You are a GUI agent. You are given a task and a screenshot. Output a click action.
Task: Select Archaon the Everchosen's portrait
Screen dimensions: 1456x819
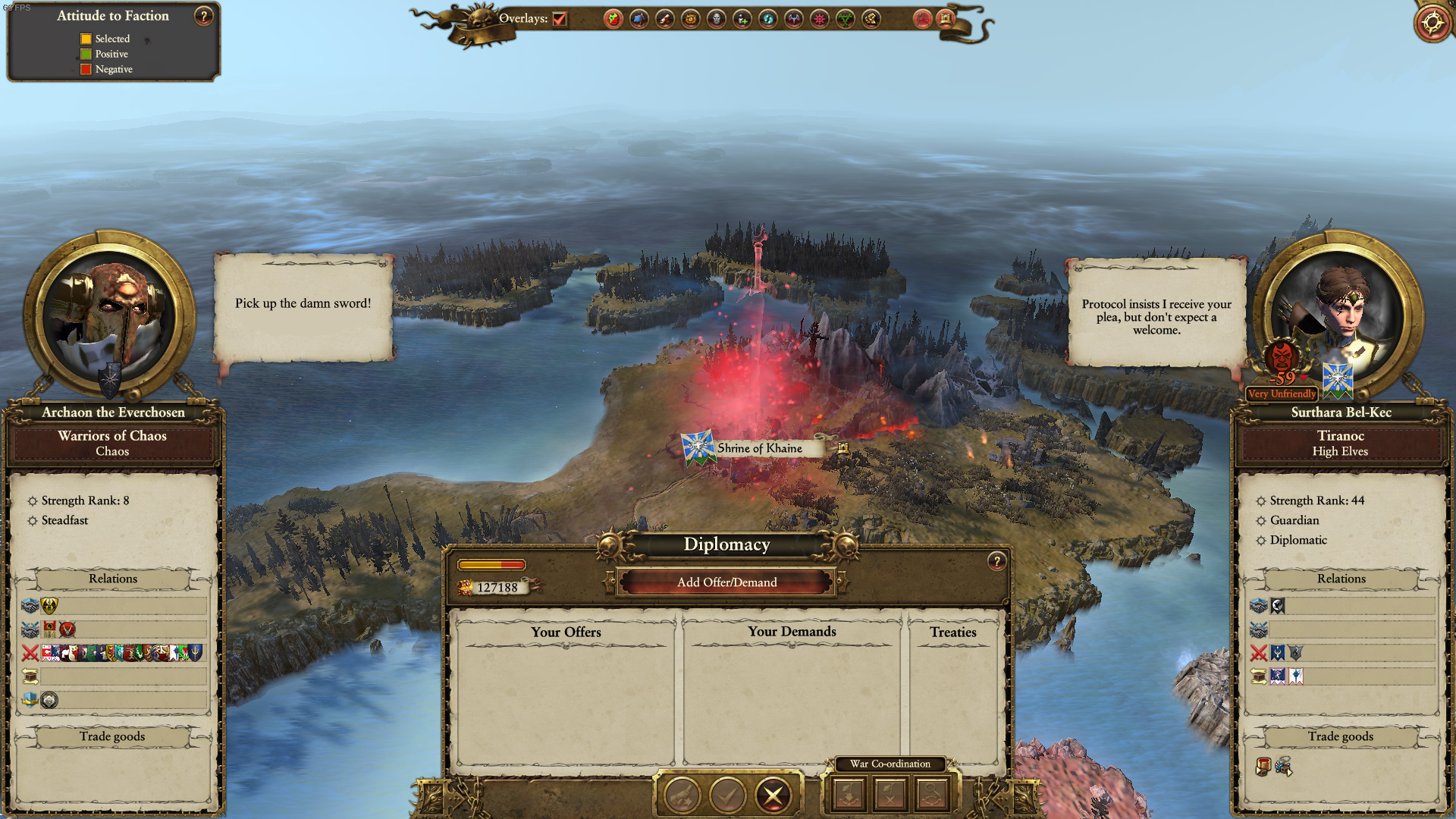[110, 316]
